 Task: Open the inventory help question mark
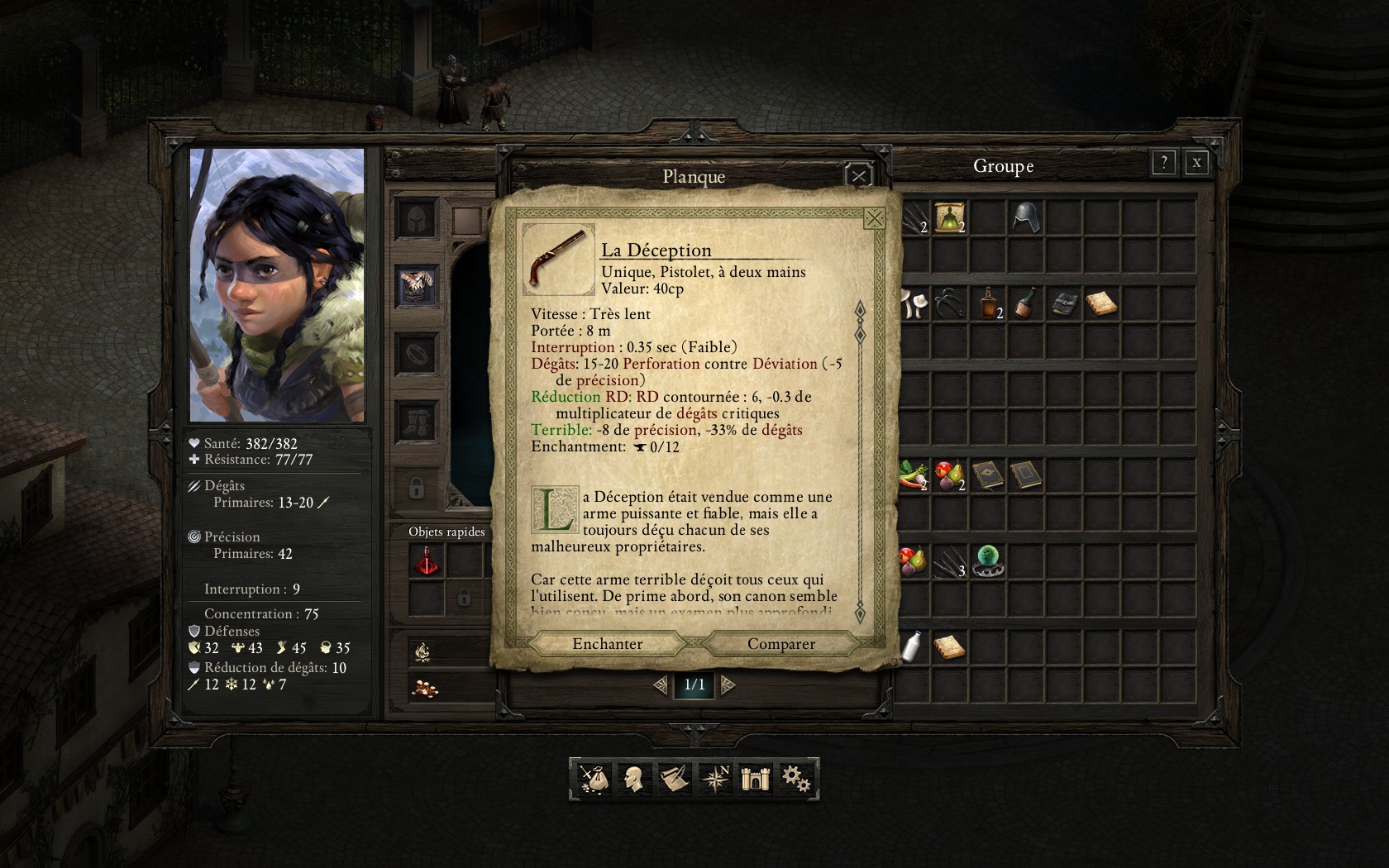tap(1163, 163)
